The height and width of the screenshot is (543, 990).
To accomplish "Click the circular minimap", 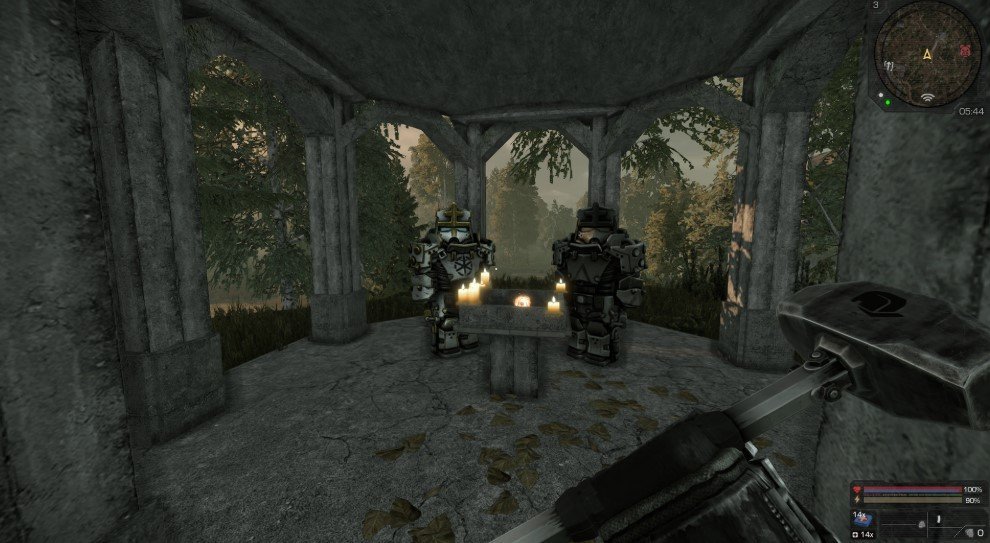I will click(x=927, y=54).
